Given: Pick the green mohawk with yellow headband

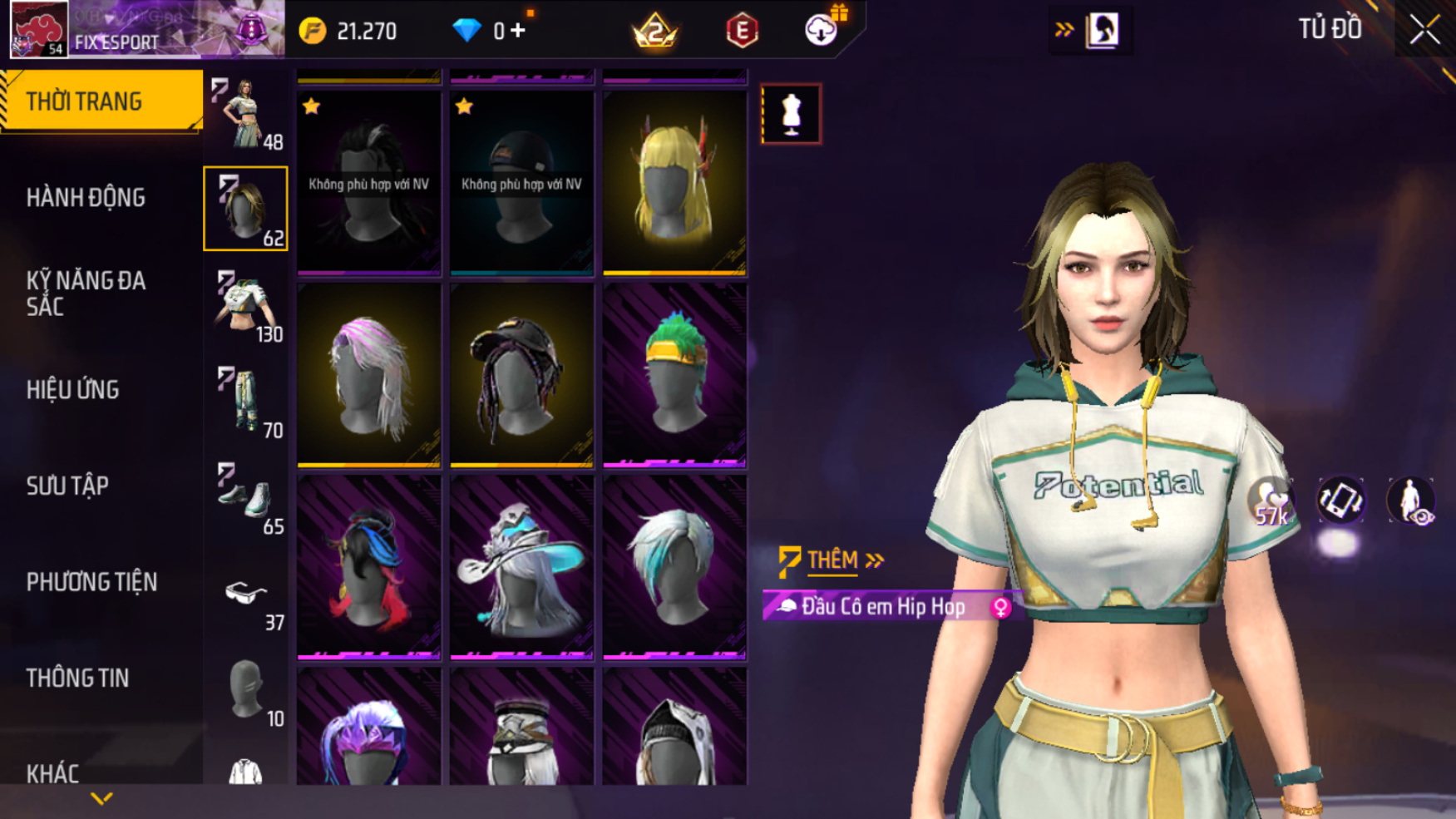Looking at the screenshot, I should [674, 375].
